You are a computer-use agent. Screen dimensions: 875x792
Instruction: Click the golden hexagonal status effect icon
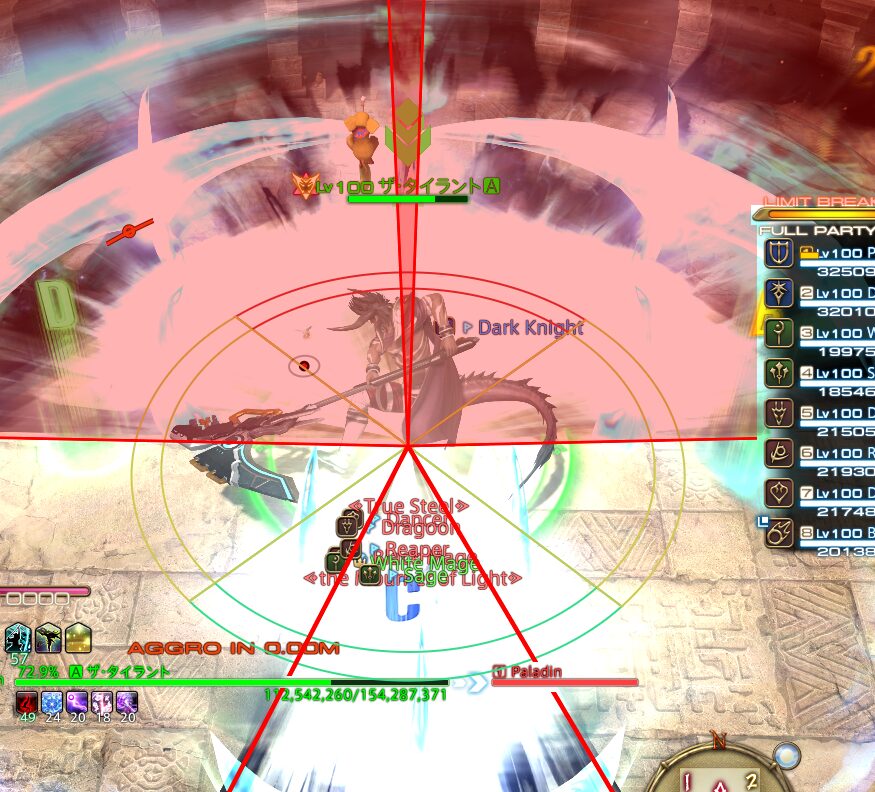(x=78, y=637)
